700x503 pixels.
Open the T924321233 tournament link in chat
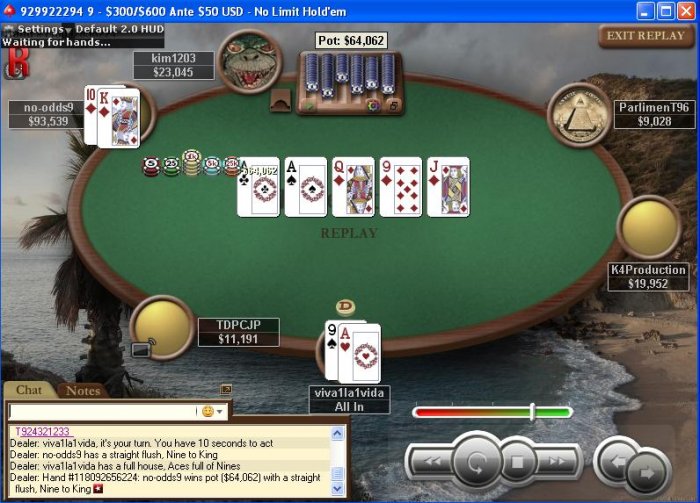42,431
